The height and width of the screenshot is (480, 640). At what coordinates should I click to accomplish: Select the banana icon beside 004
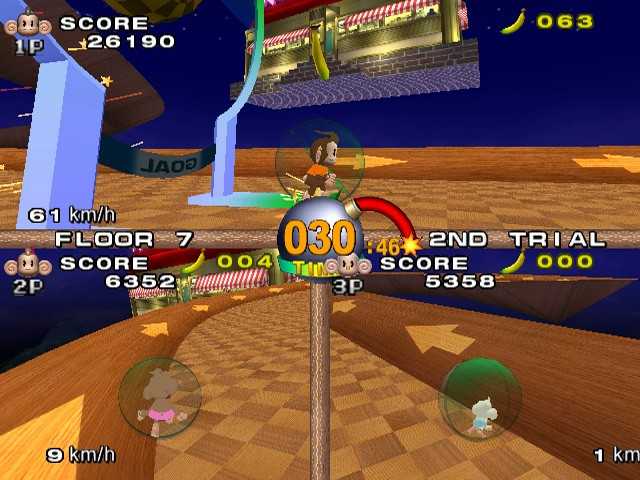tap(192, 263)
